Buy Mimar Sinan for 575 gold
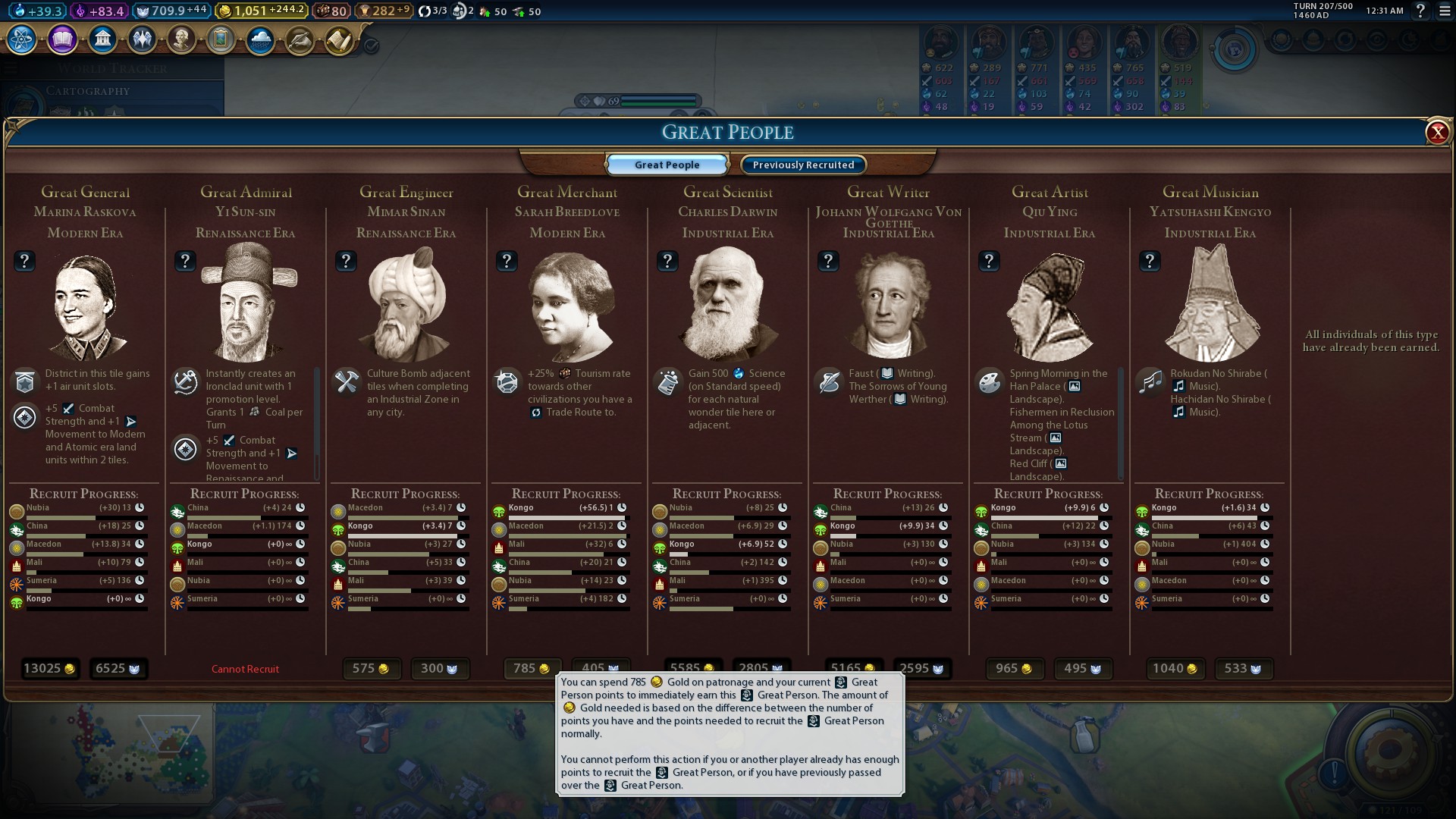Screen dimensions: 1456x819 pyautogui.click(x=371, y=669)
